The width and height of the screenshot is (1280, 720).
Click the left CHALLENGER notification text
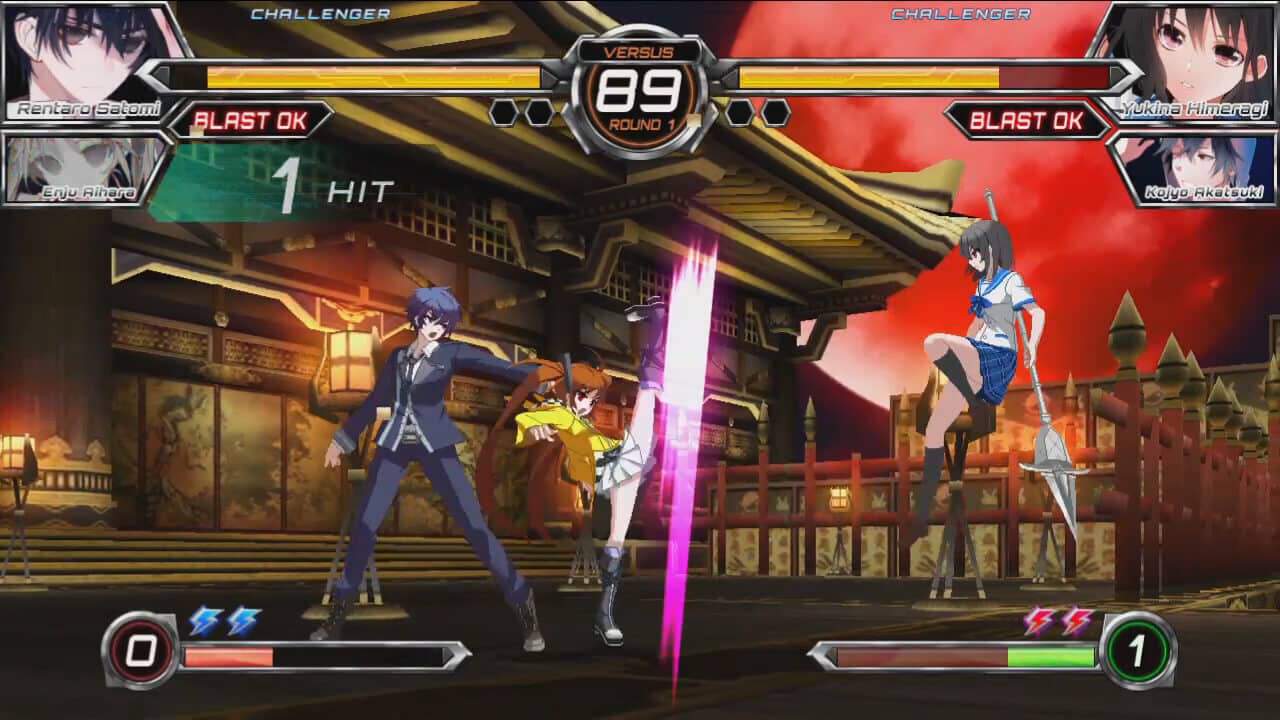(320, 14)
